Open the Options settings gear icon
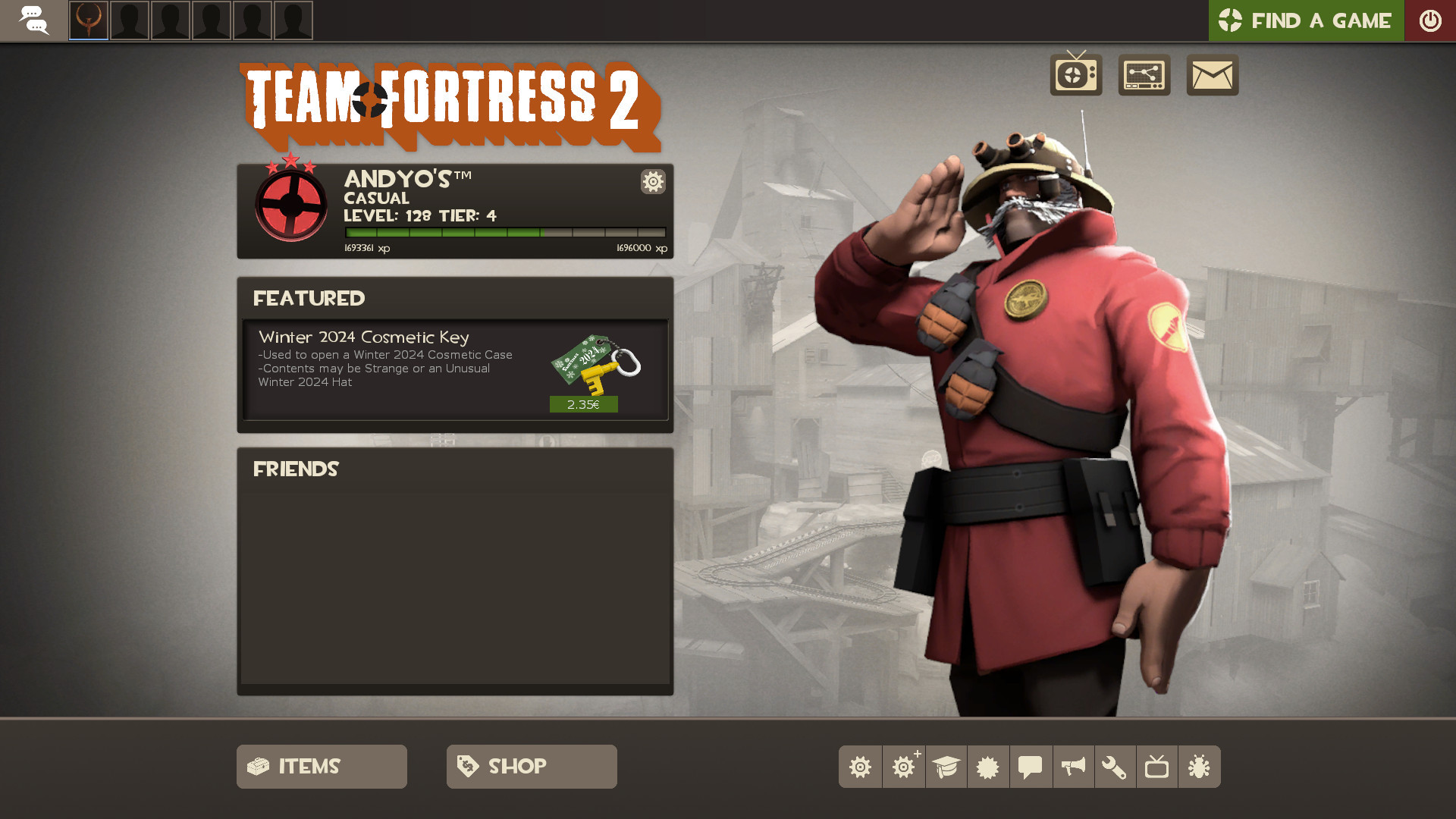 coord(861,767)
